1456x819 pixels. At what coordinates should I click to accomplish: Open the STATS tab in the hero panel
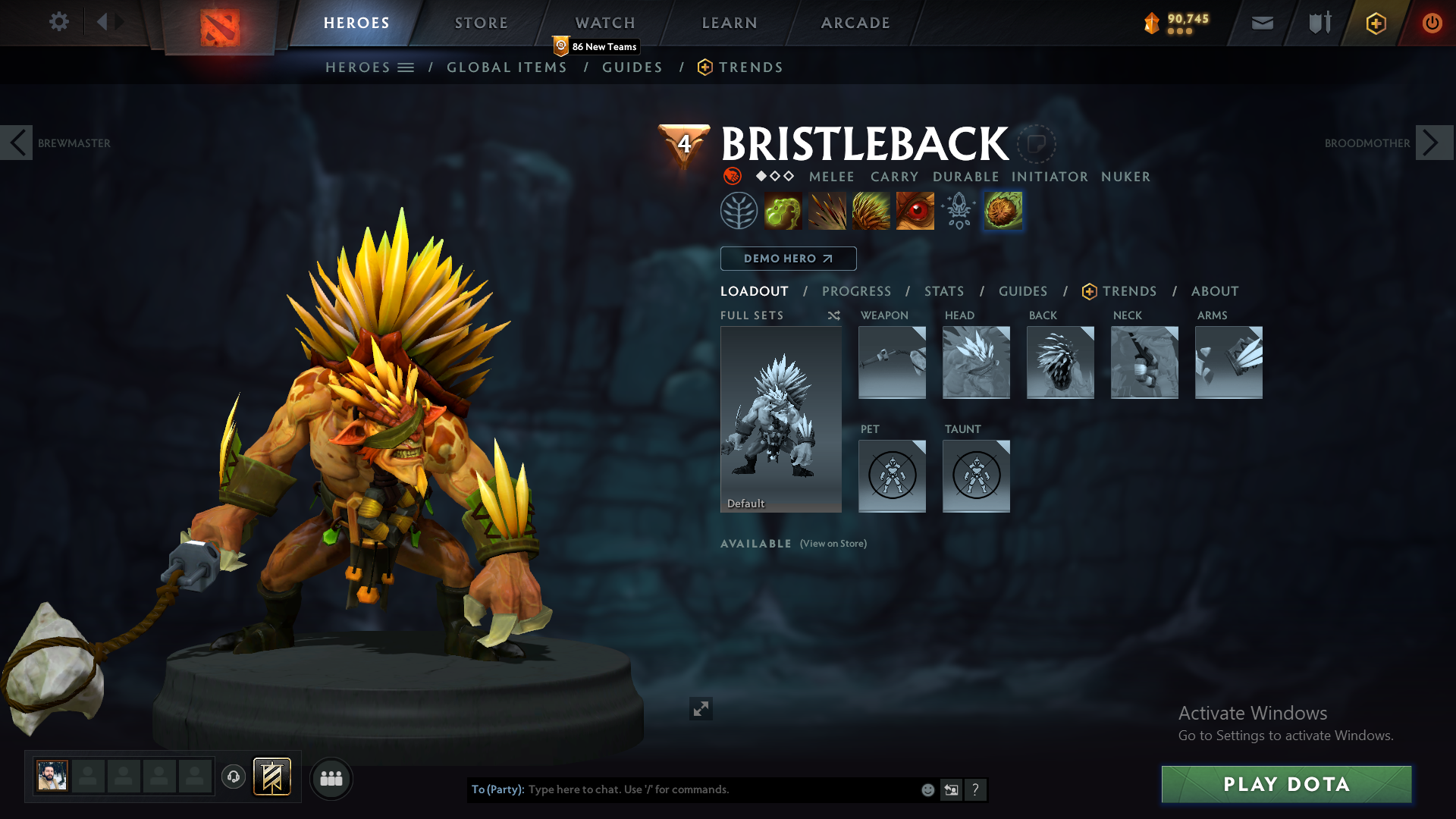coord(943,290)
